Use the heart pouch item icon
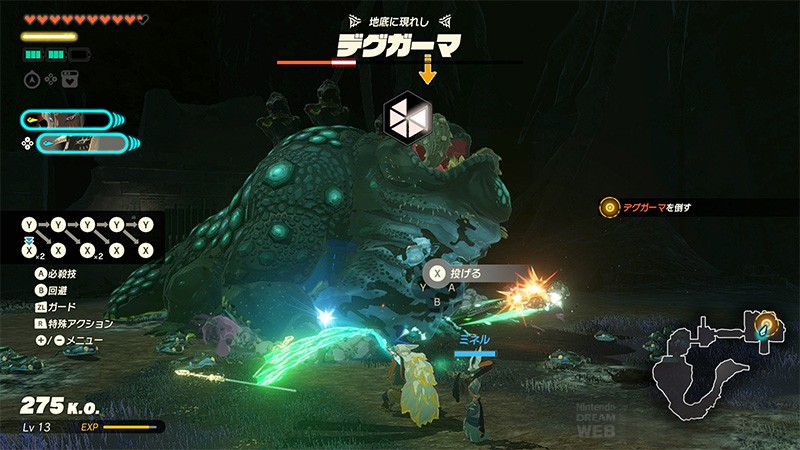This screenshot has width=800, height=450. point(70,79)
